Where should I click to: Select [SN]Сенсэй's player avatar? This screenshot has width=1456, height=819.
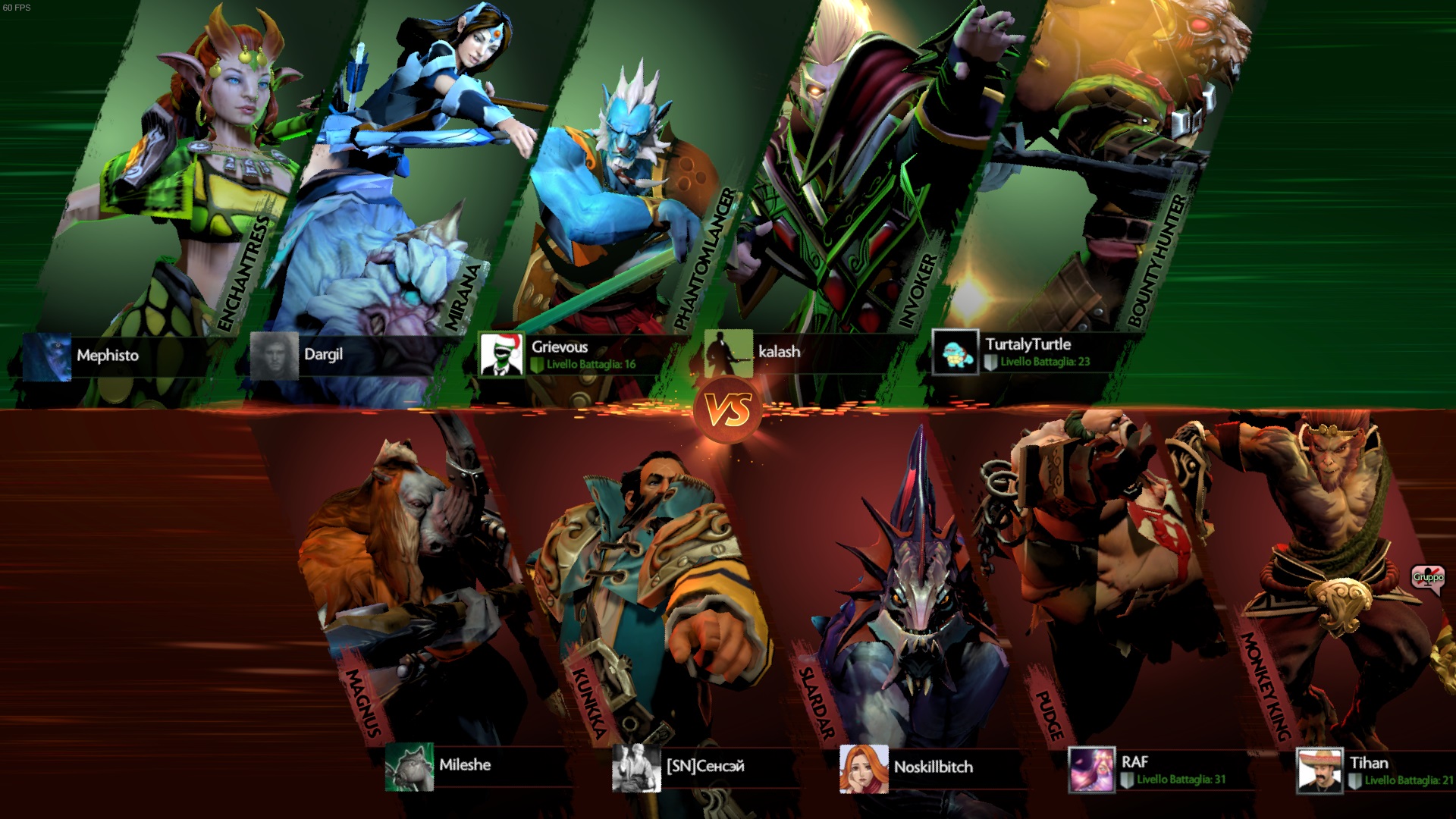[x=636, y=768]
